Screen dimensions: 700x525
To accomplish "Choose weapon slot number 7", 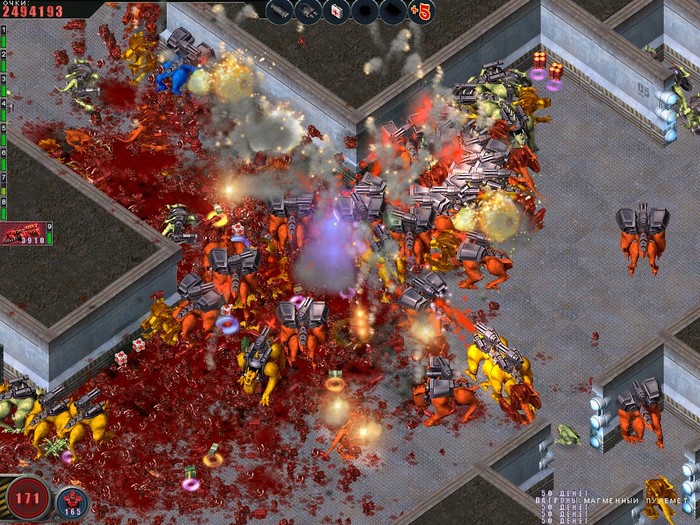I will [x=4, y=181].
